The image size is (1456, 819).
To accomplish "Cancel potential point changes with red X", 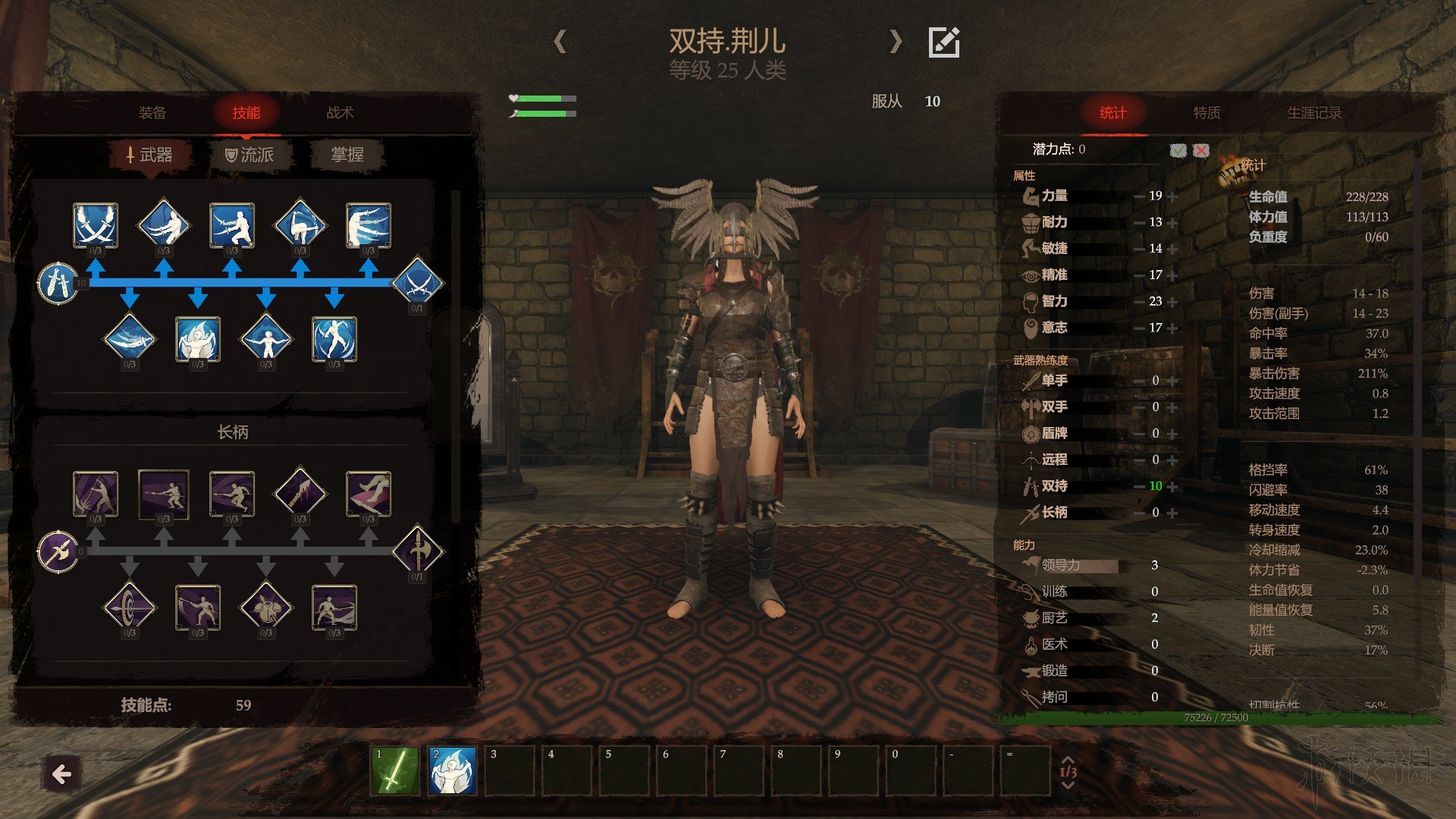I will coord(1201,150).
